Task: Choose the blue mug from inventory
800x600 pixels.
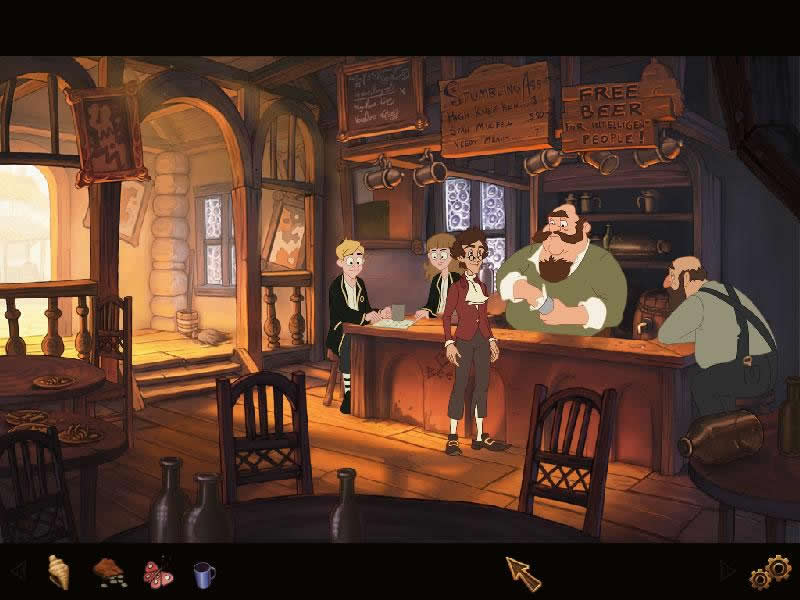Action: pyautogui.click(x=204, y=573)
